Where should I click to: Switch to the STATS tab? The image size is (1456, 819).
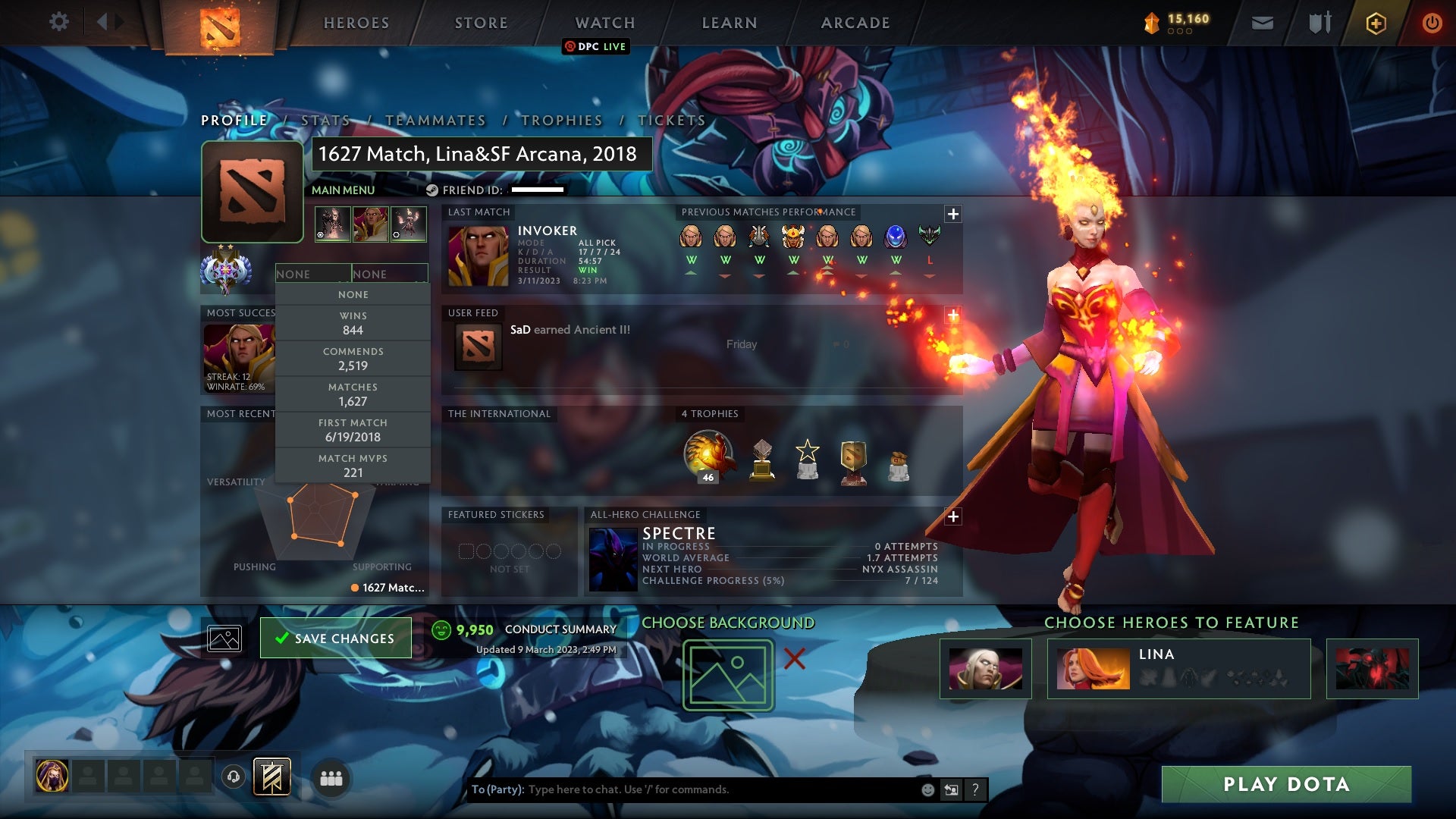pyautogui.click(x=325, y=120)
